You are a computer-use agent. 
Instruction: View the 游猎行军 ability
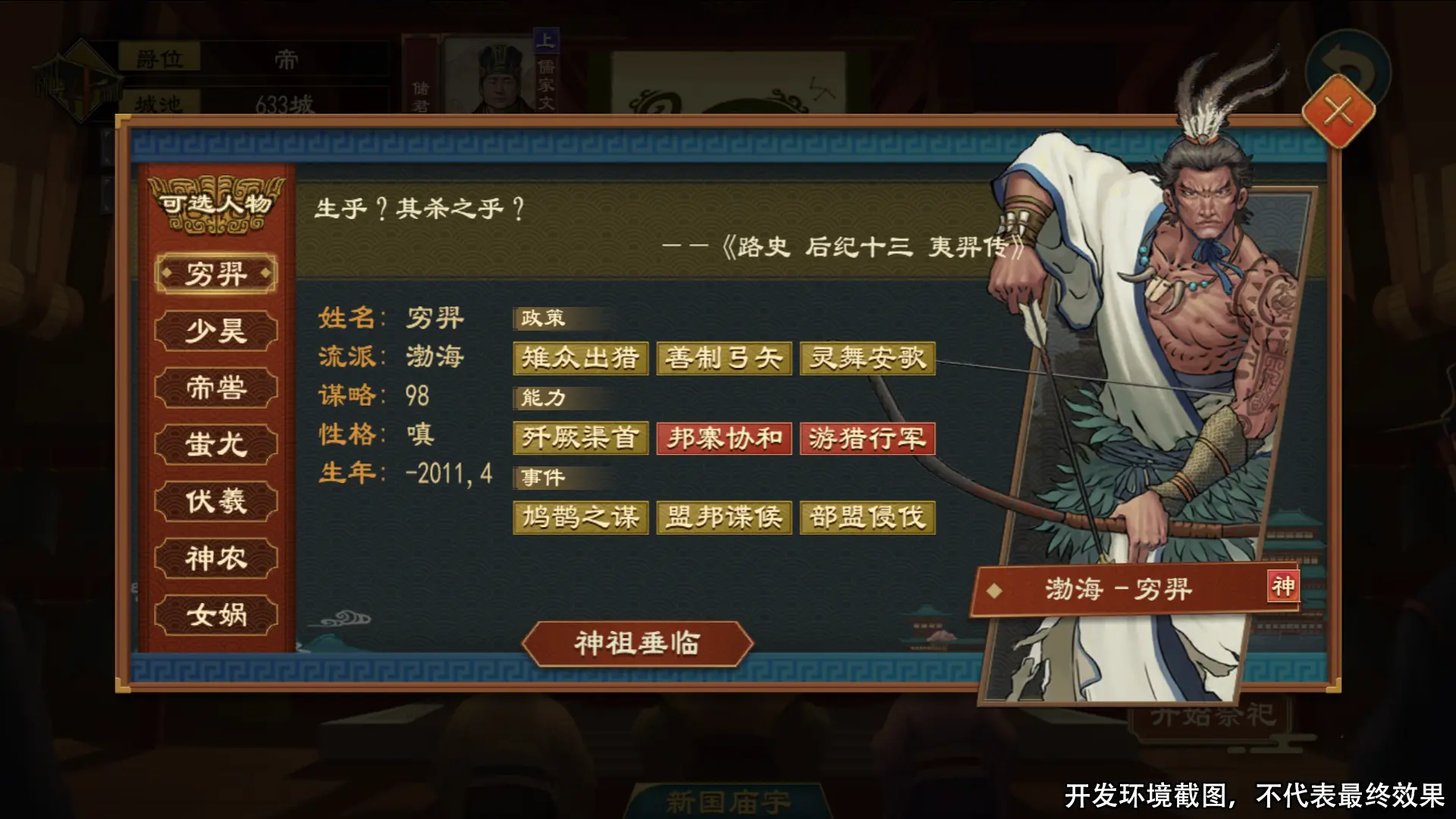coord(867,438)
